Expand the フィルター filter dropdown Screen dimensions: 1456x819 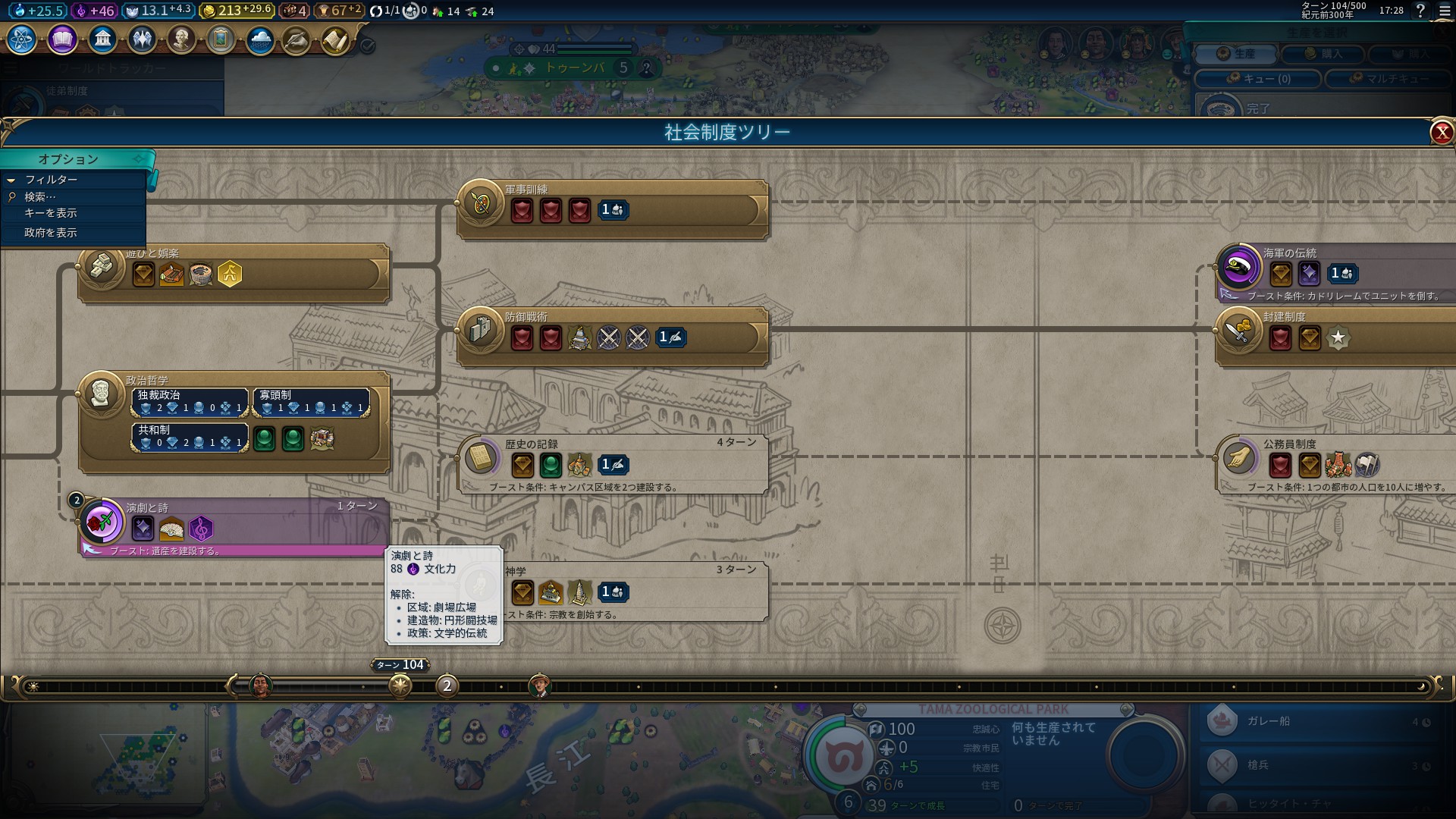pos(50,180)
